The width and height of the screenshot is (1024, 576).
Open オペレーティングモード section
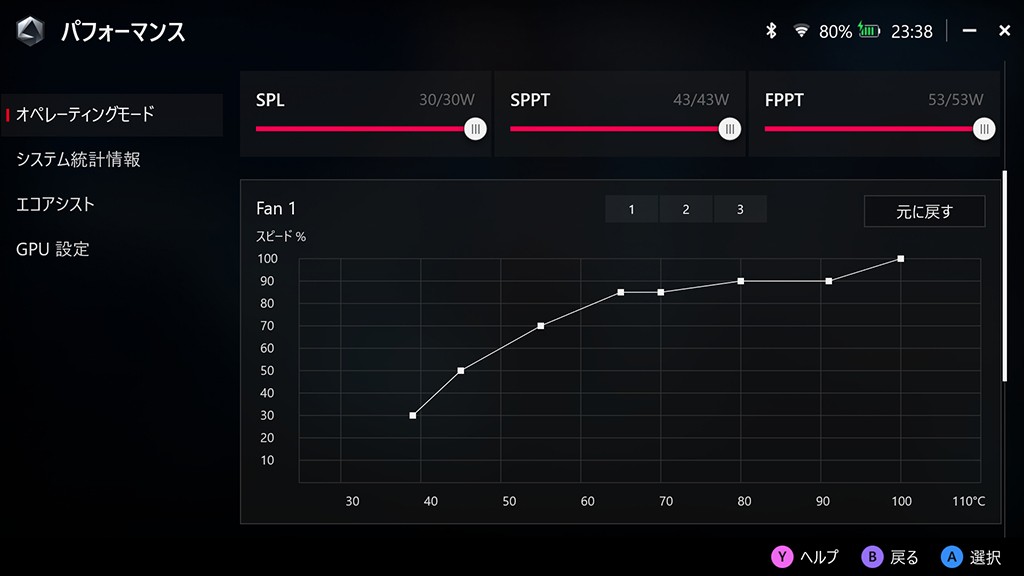tap(86, 115)
